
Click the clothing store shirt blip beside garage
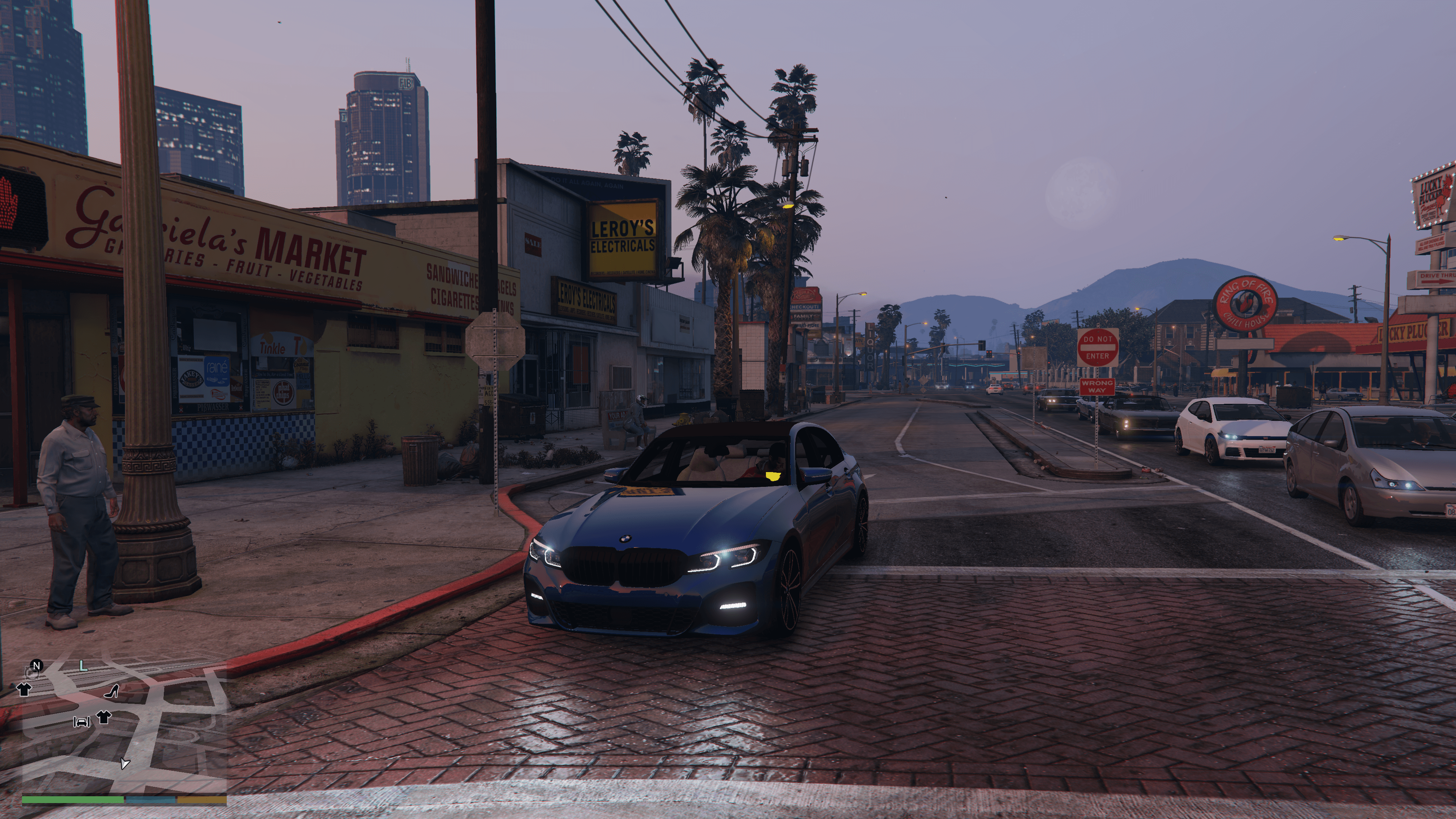(x=104, y=717)
